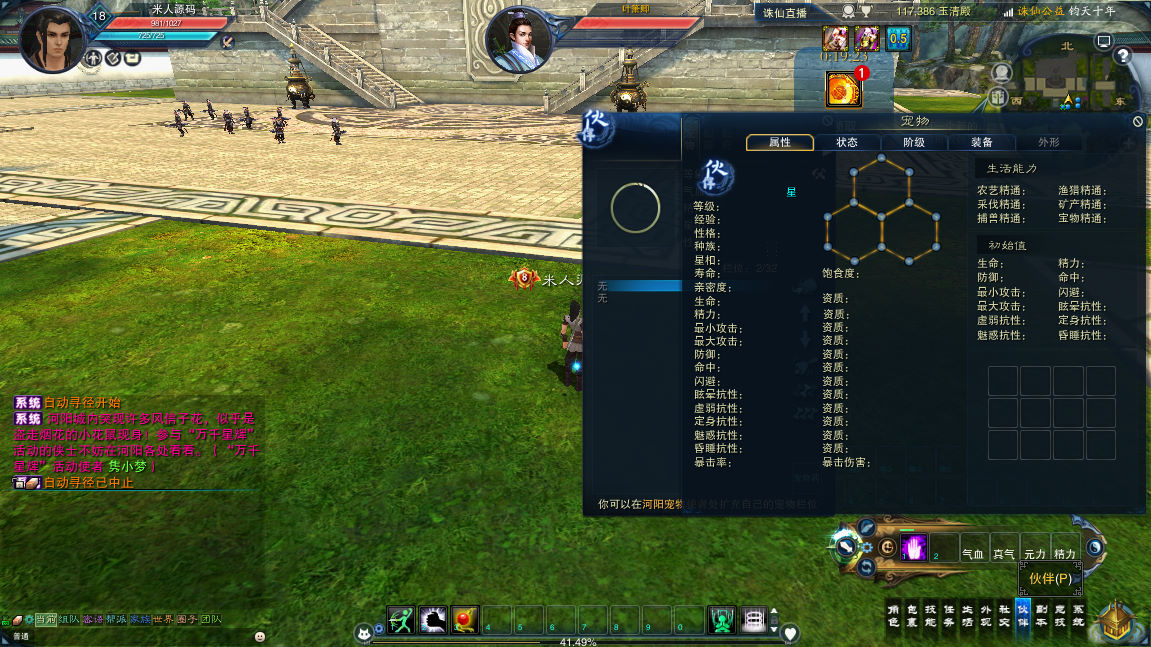1151x647 pixels.
Task: Open the help question mark button
Action: pyautogui.click(x=1123, y=55)
